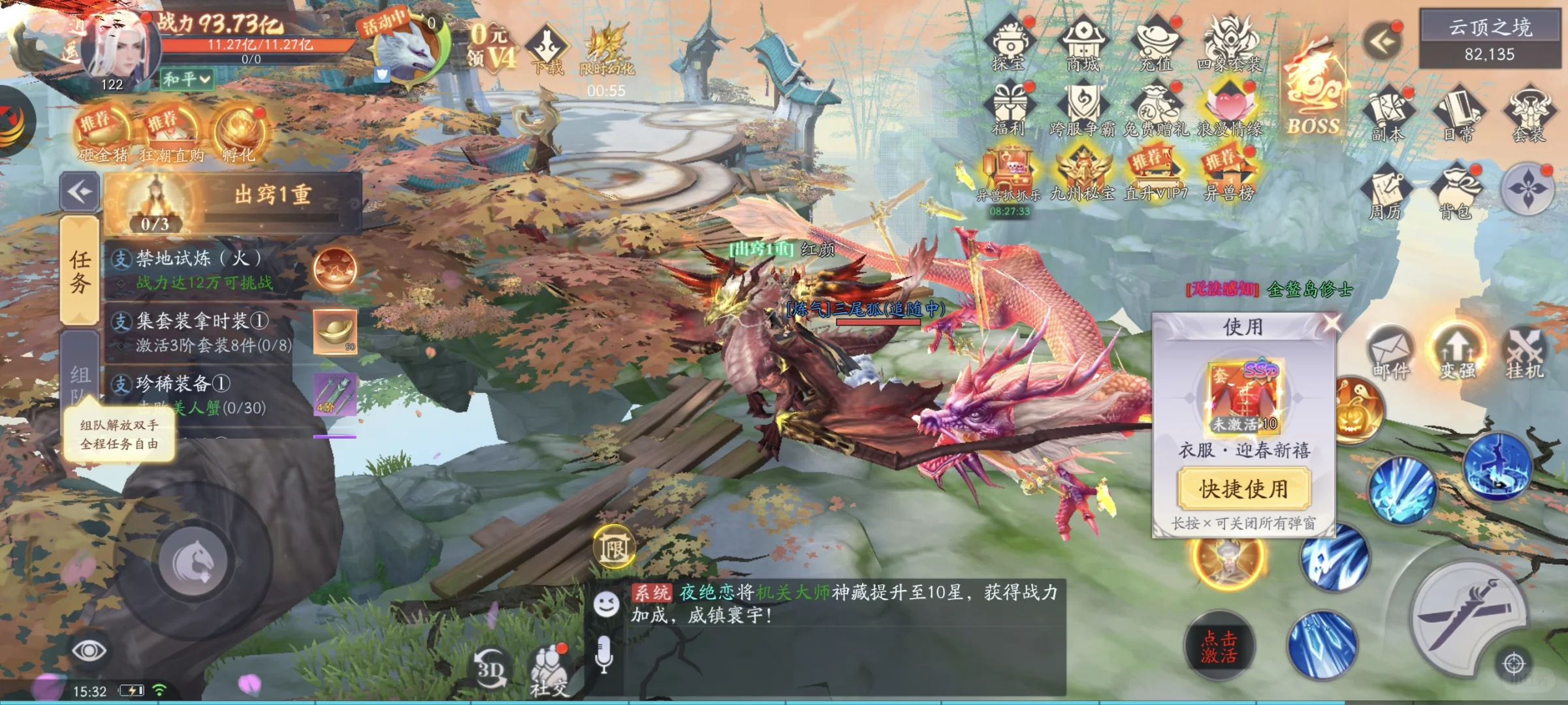This screenshot has width=1568, height=705.
Task: Open the 社交 social menu
Action: pos(549,671)
